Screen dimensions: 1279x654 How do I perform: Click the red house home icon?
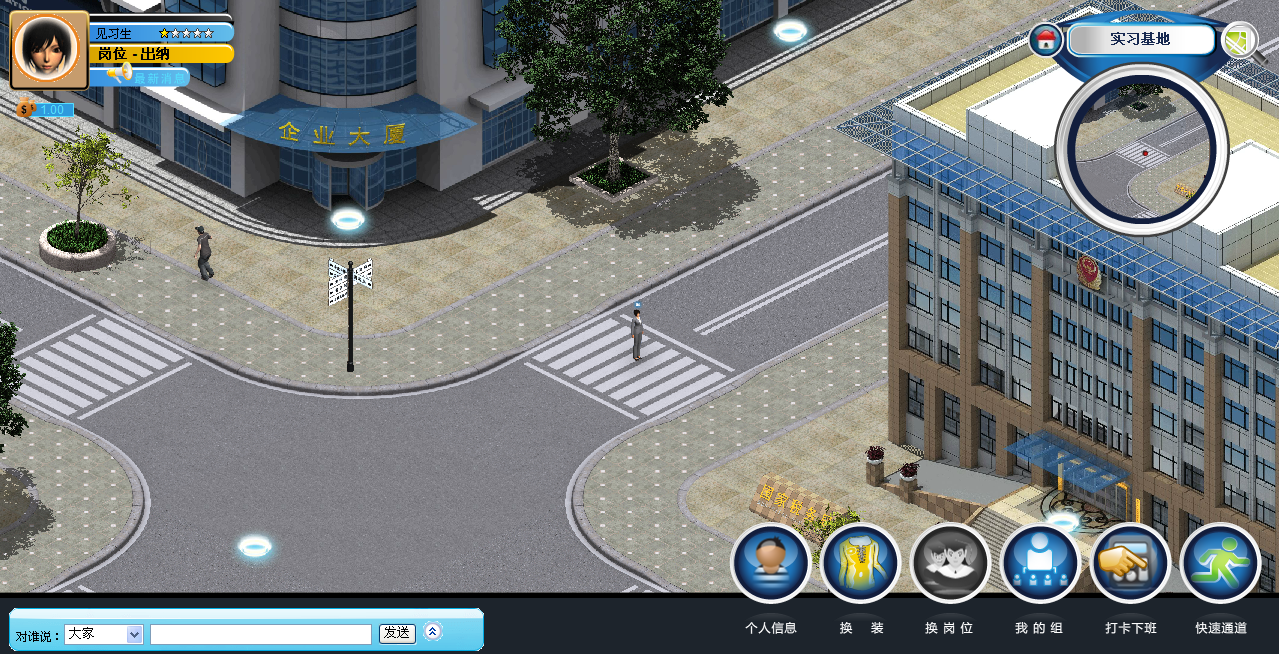point(1046,41)
